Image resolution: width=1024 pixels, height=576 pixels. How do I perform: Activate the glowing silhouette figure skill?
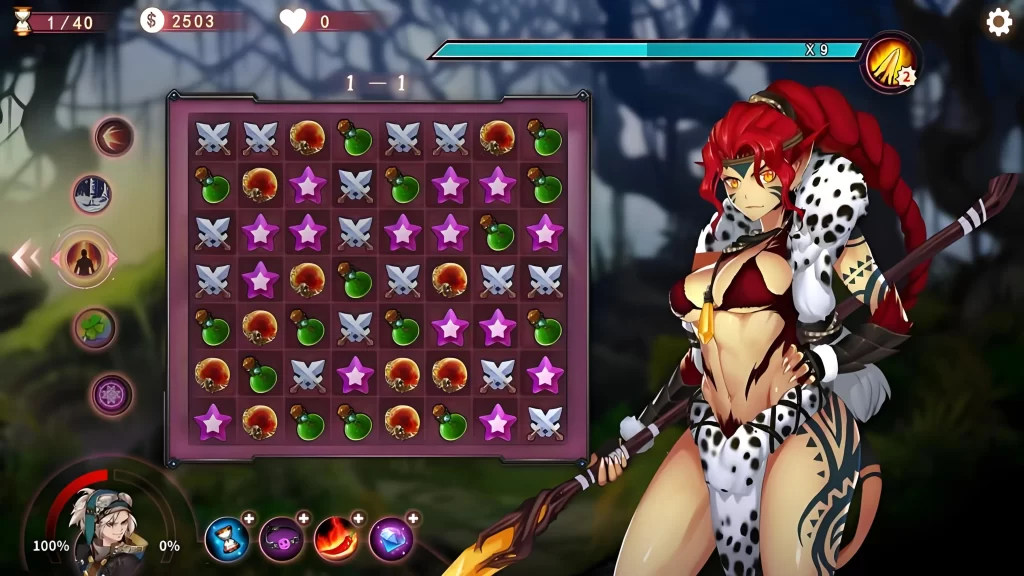coord(84,259)
